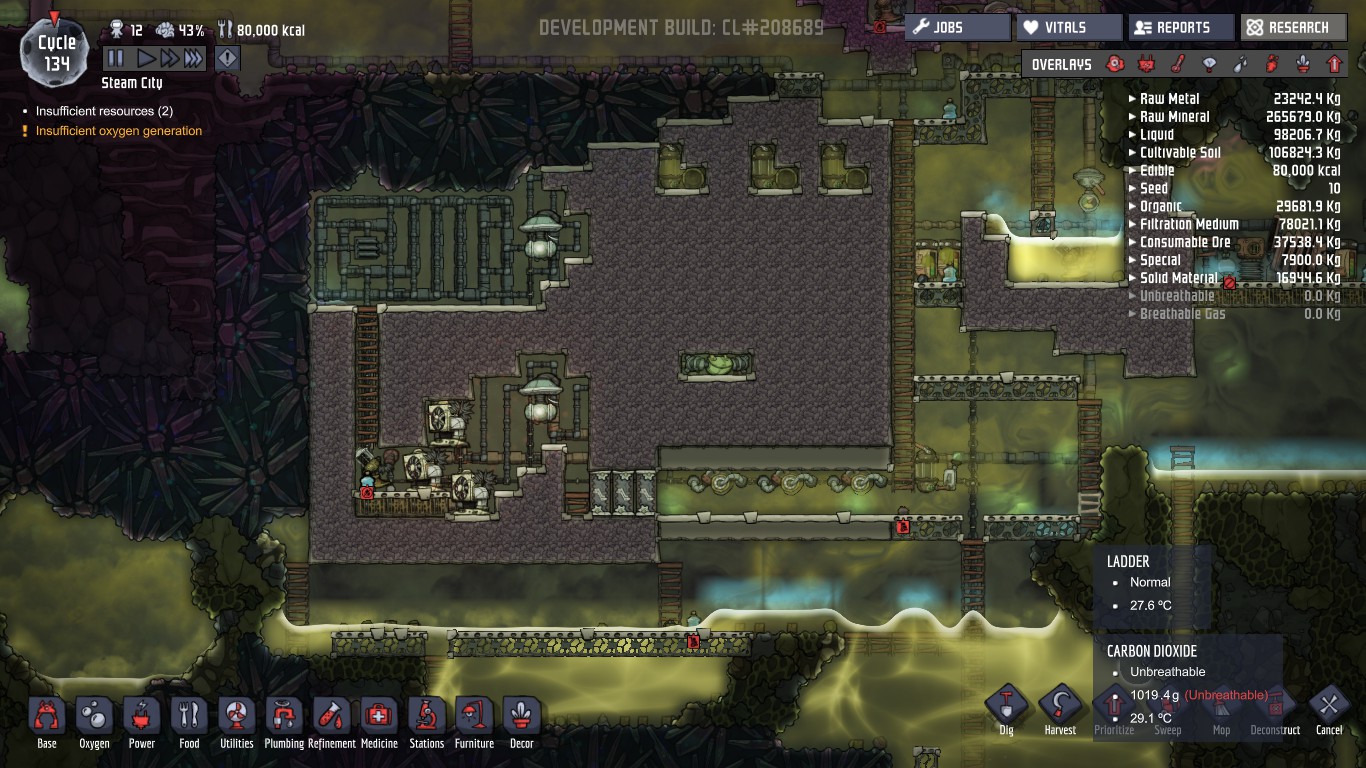Open the Jobs panel
The width and height of the screenshot is (1366, 768).
coord(957,28)
